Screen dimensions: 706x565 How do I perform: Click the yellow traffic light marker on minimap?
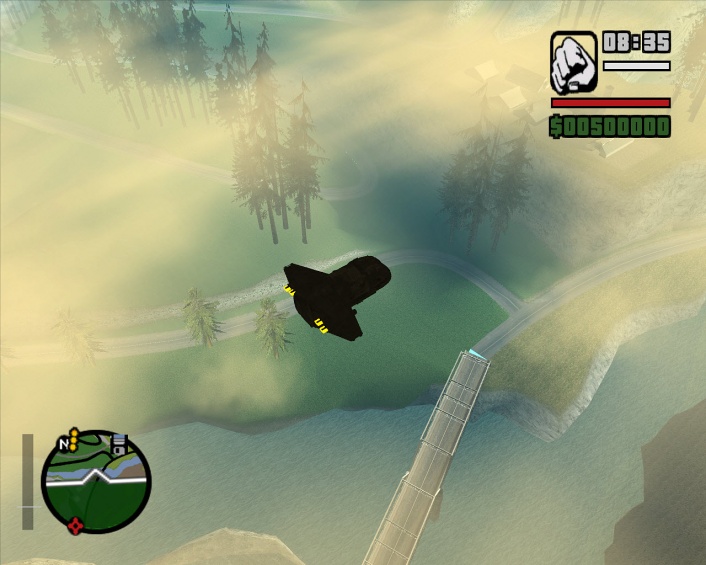click(x=74, y=434)
